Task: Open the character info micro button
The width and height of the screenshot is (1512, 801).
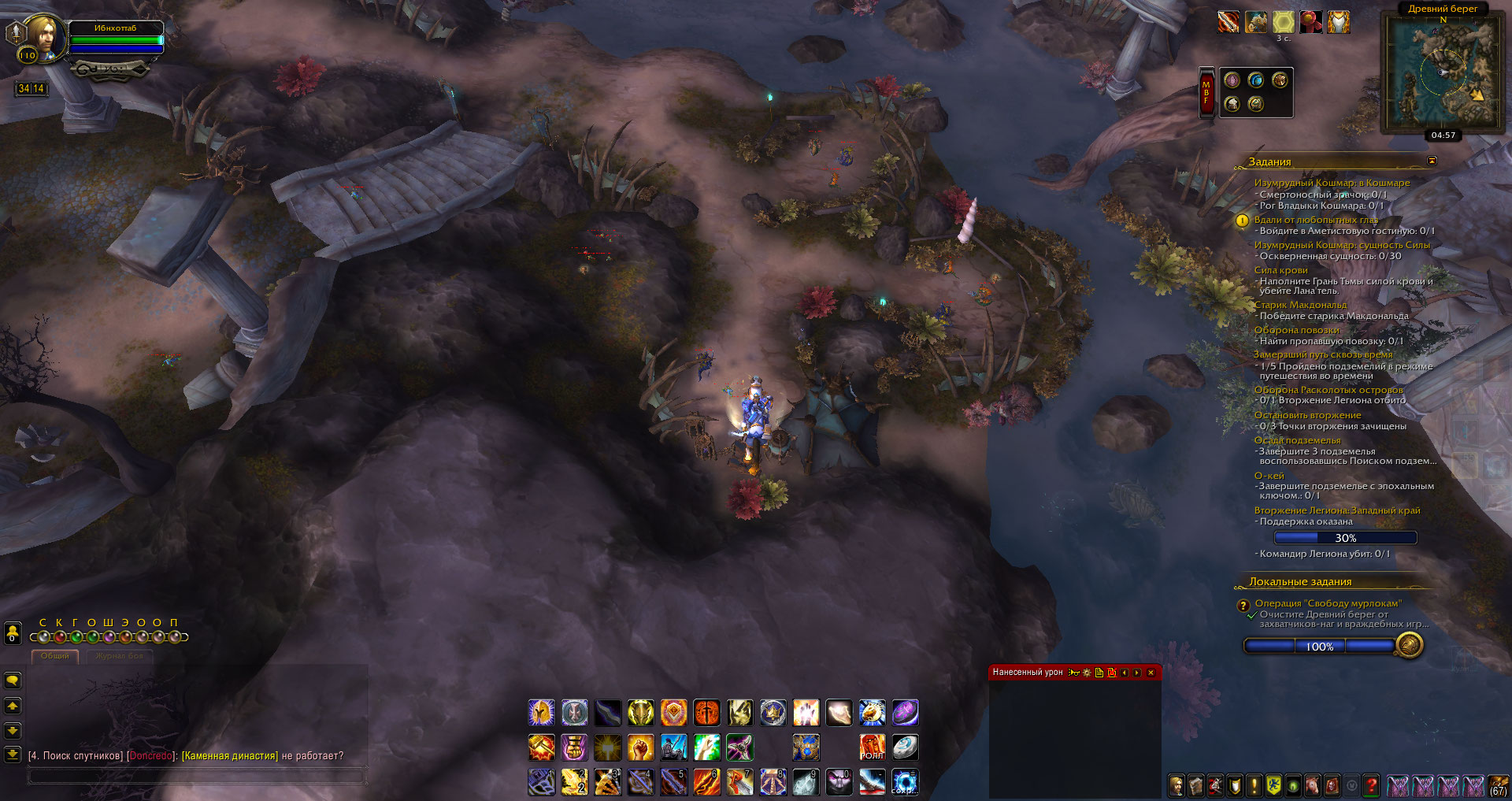Action: pos(1177,785)
